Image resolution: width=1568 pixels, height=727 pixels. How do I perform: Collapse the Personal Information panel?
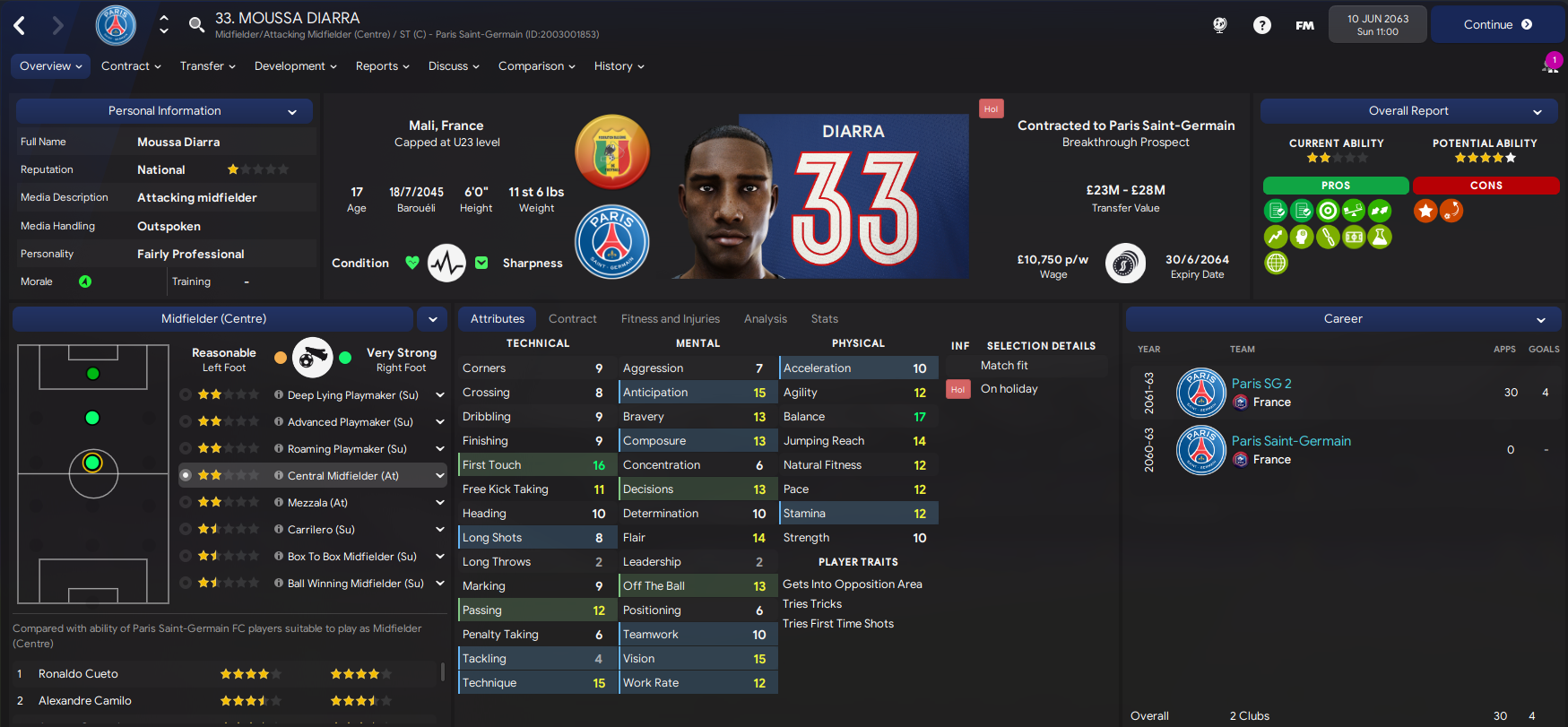(x=292, y=110)
